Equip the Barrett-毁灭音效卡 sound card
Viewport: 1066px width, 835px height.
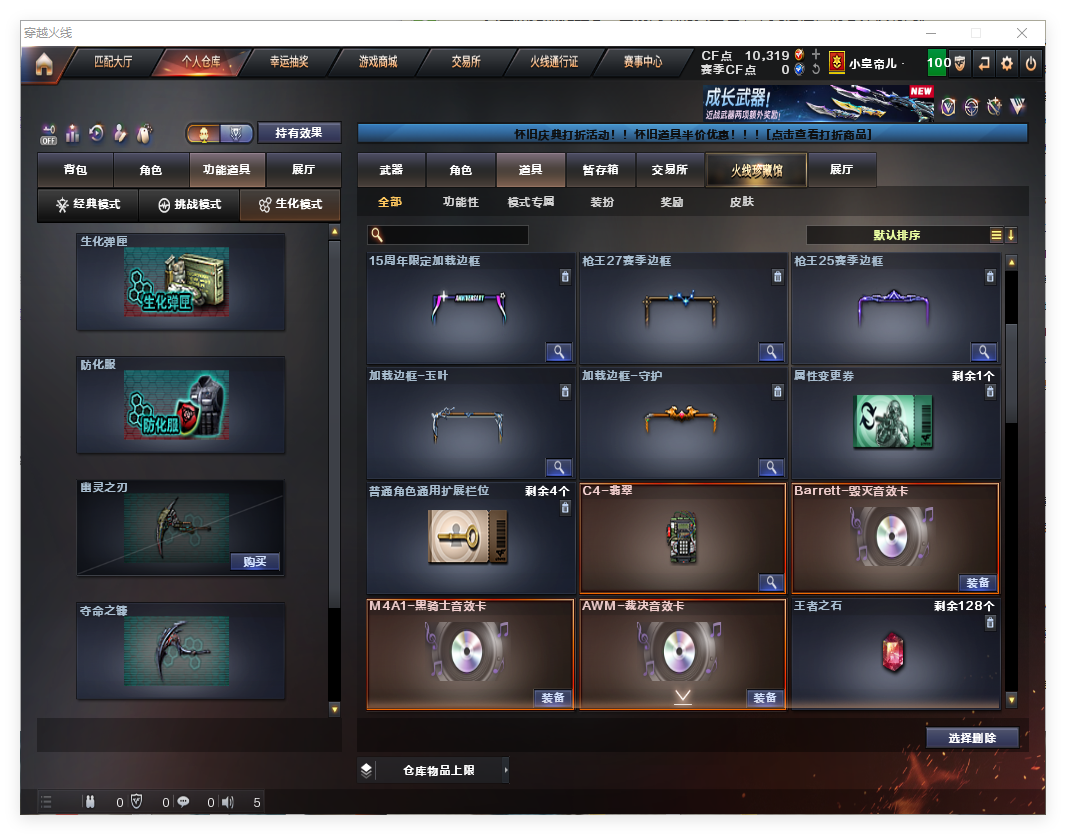(977, 583)
